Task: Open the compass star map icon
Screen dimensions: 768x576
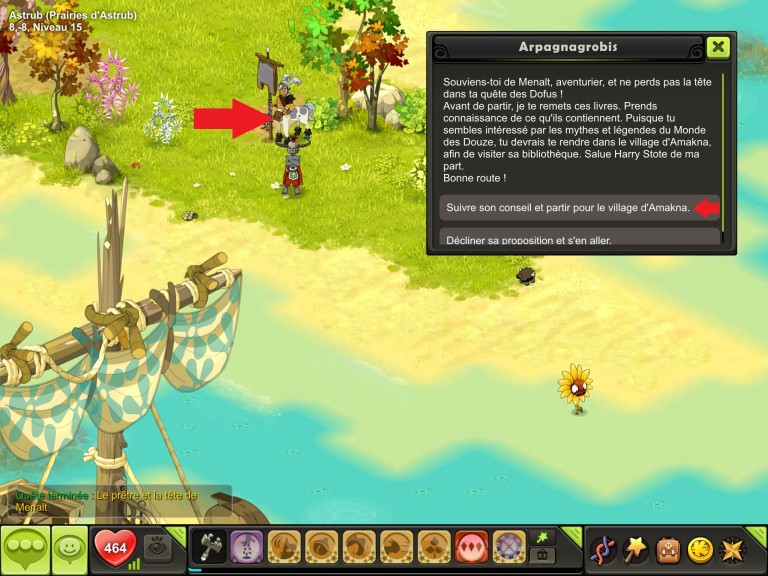Action: (735, 549)
